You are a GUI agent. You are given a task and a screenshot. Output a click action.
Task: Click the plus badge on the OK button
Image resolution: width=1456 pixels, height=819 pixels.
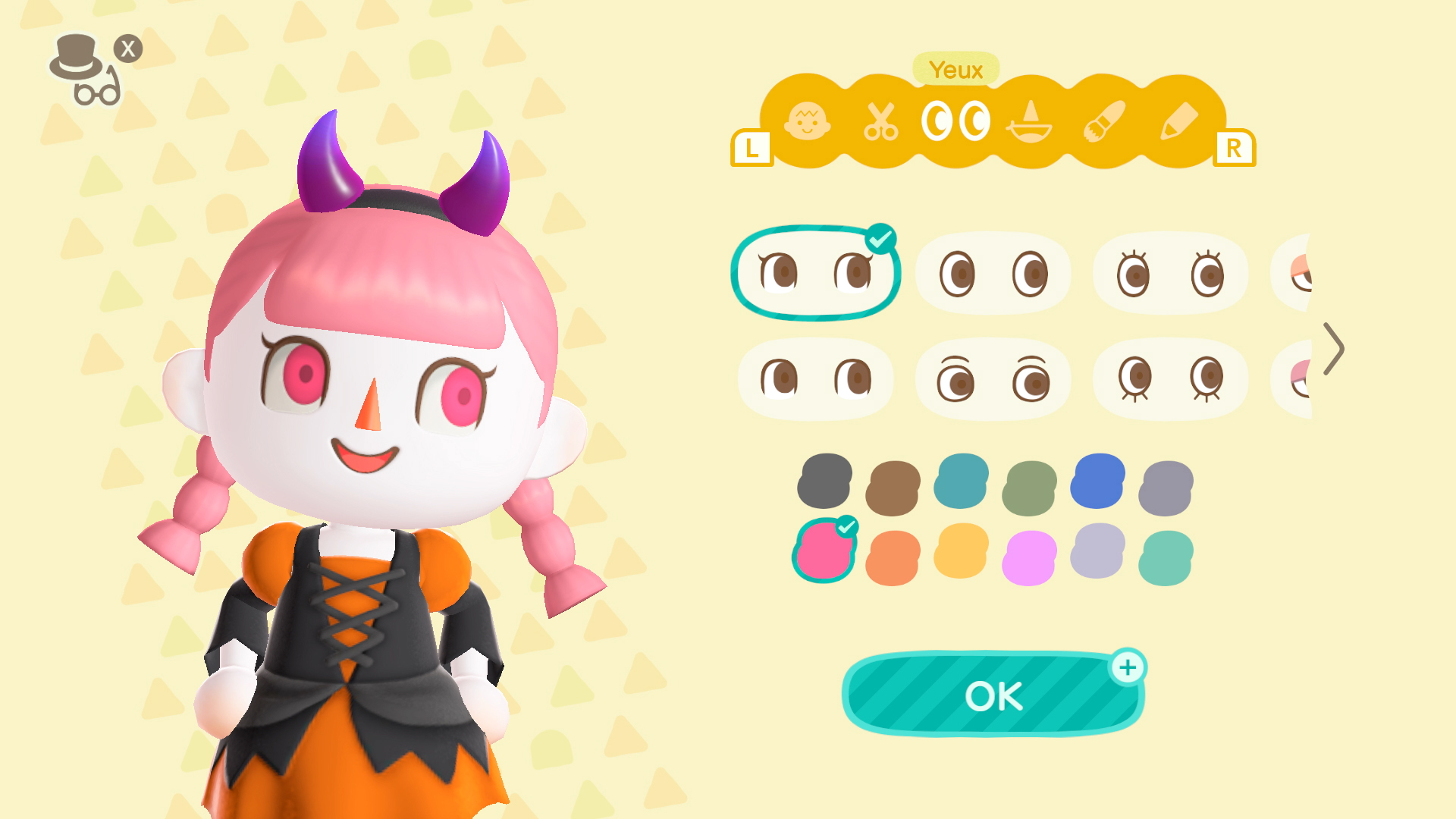coord(1128,667)
